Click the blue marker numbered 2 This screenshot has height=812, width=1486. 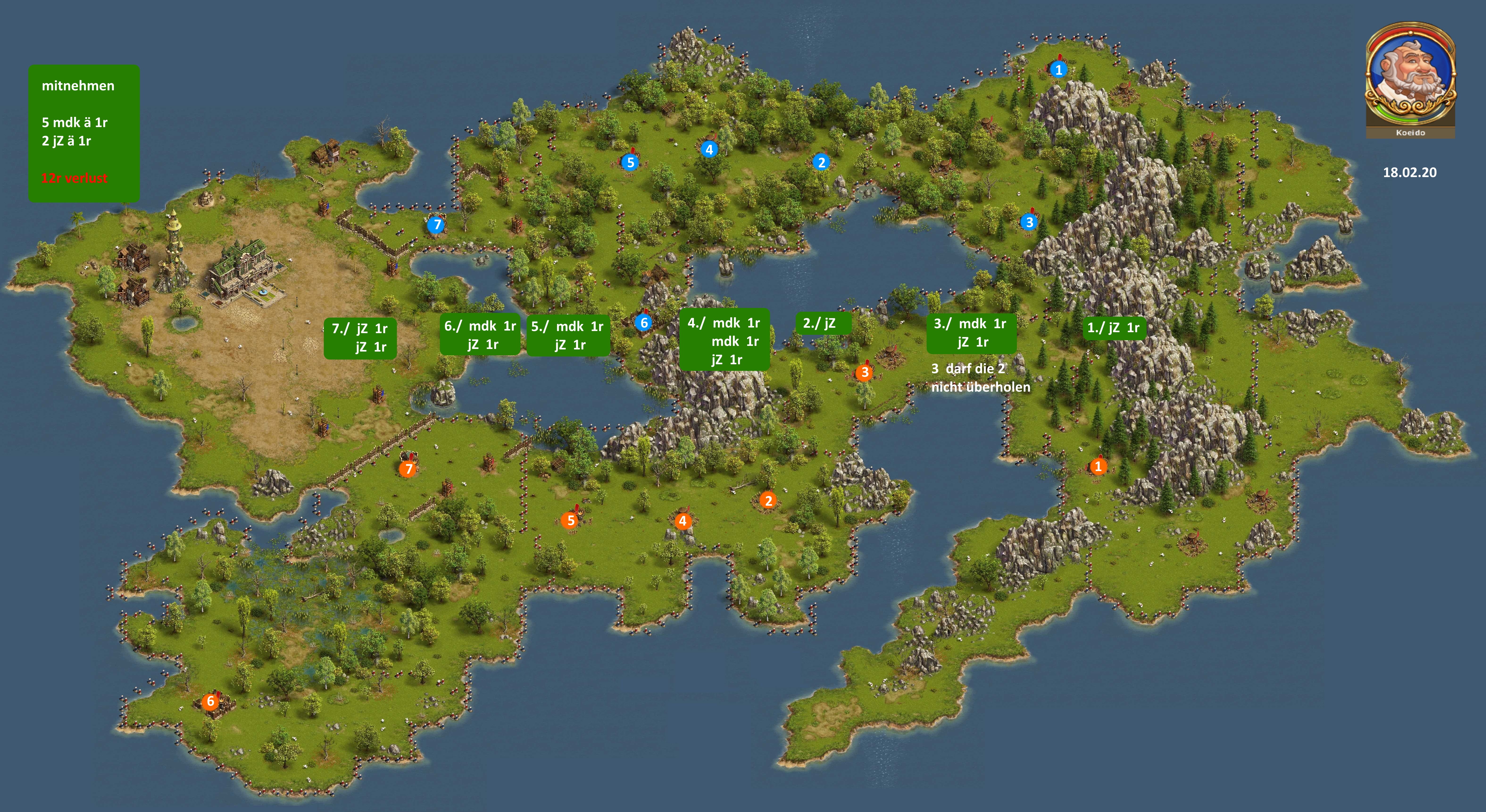pyautogui.click(x=821, y=162)
